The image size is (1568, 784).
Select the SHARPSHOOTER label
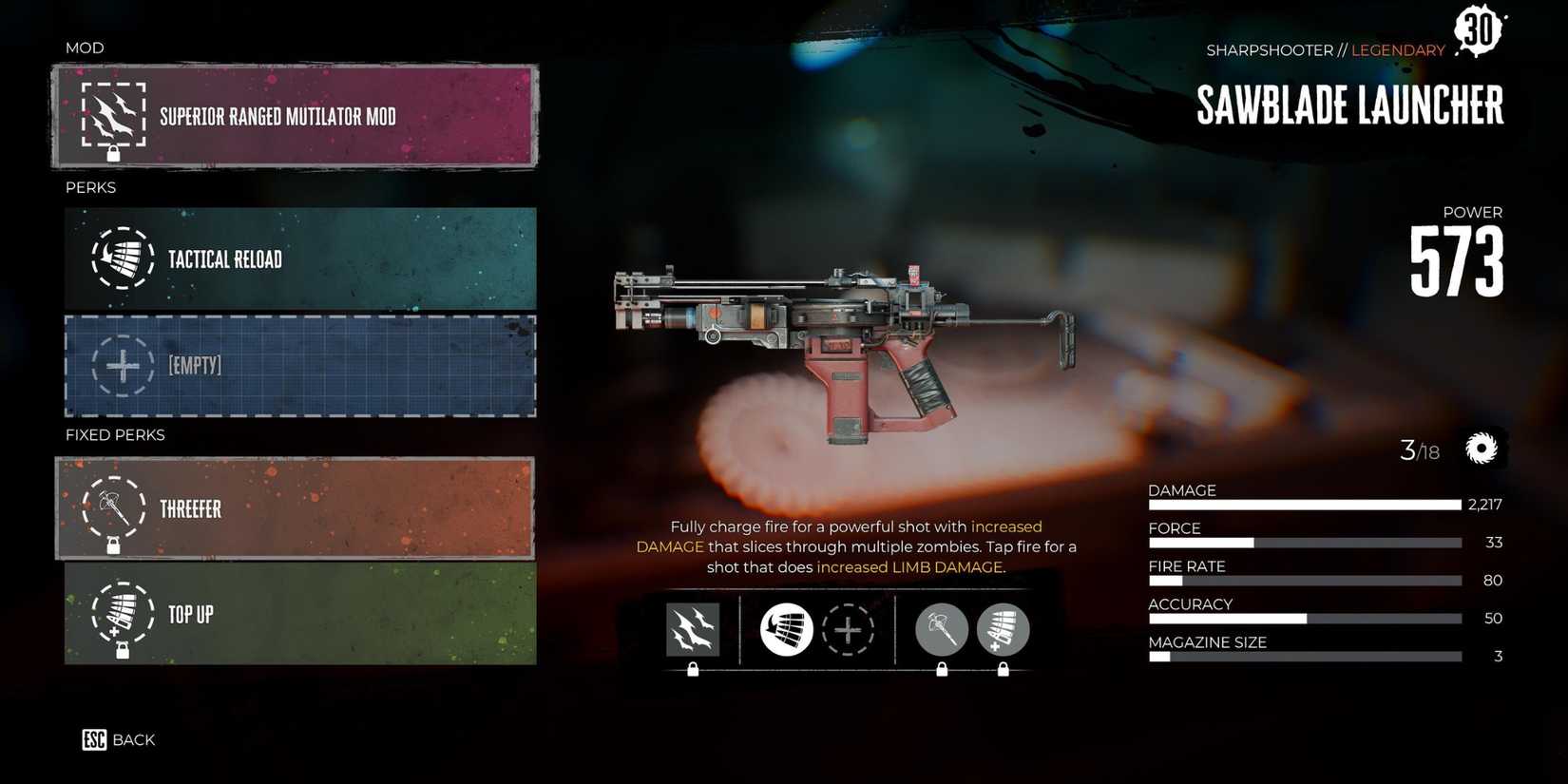point(1271,49)
